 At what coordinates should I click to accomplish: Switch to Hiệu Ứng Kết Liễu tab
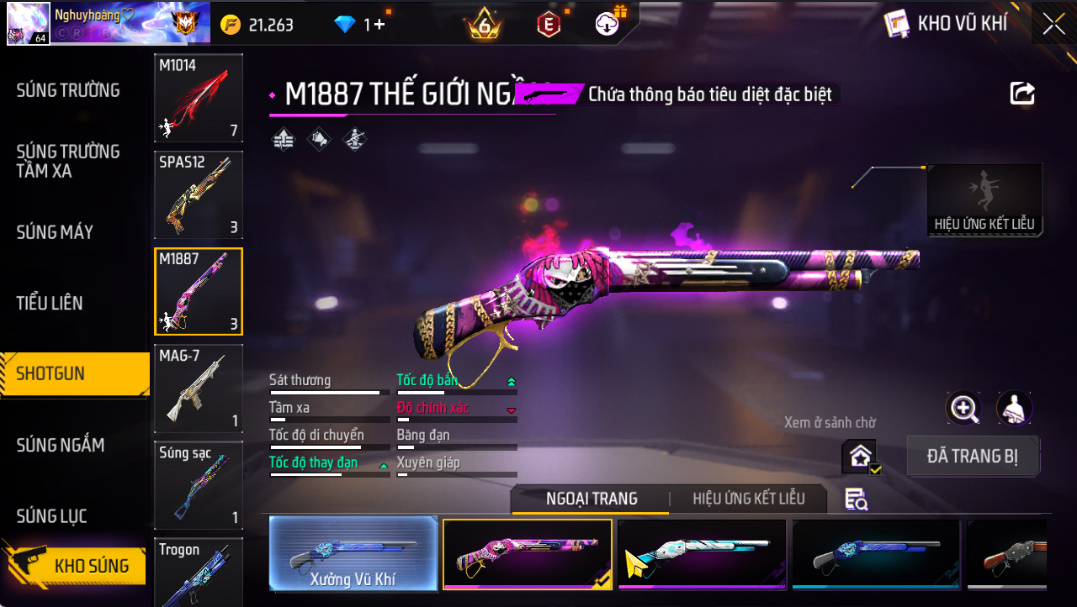pos(749,498)
